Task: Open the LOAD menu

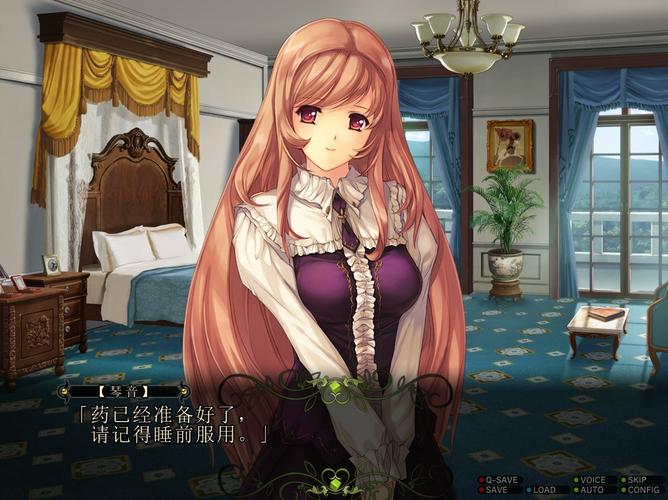Action: click(544, 490)
